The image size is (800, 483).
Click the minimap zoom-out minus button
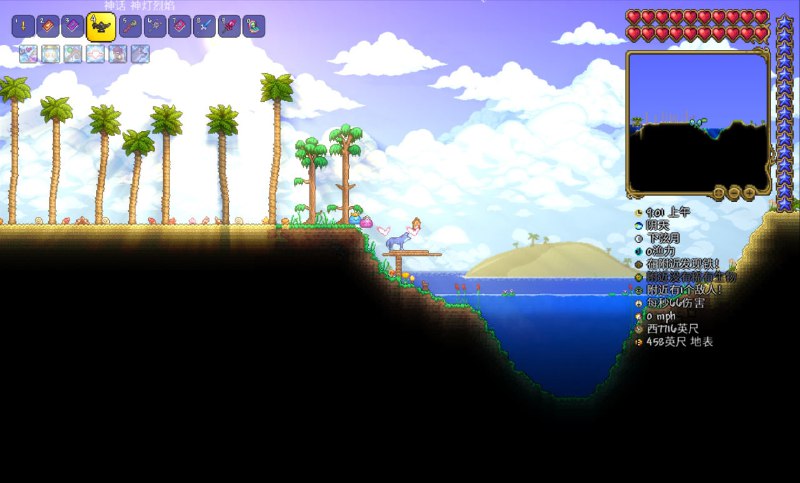click(x=734, y=191)
